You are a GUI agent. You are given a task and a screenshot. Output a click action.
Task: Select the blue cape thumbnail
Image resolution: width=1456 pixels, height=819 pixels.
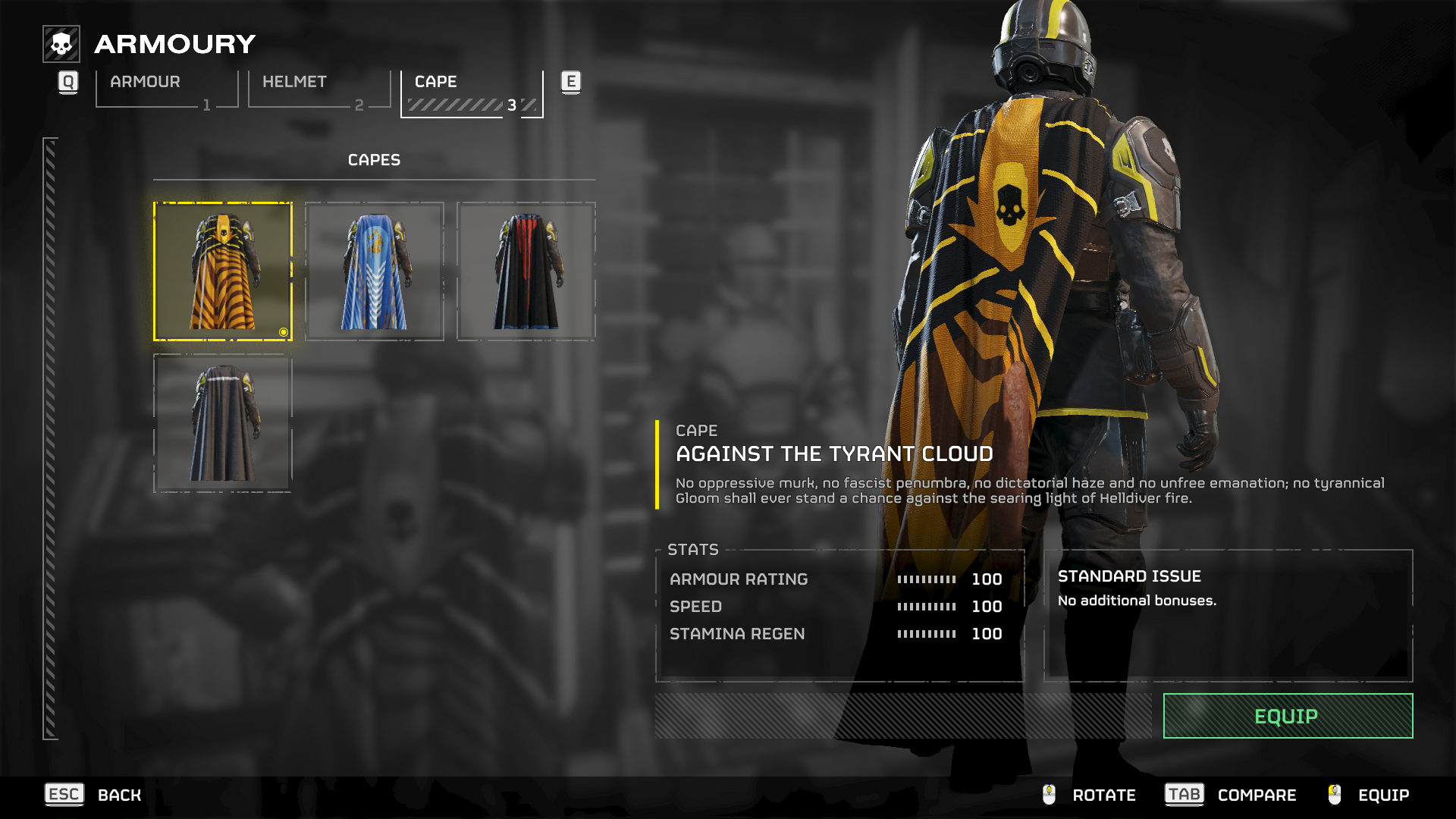click(x=375, y=271)
